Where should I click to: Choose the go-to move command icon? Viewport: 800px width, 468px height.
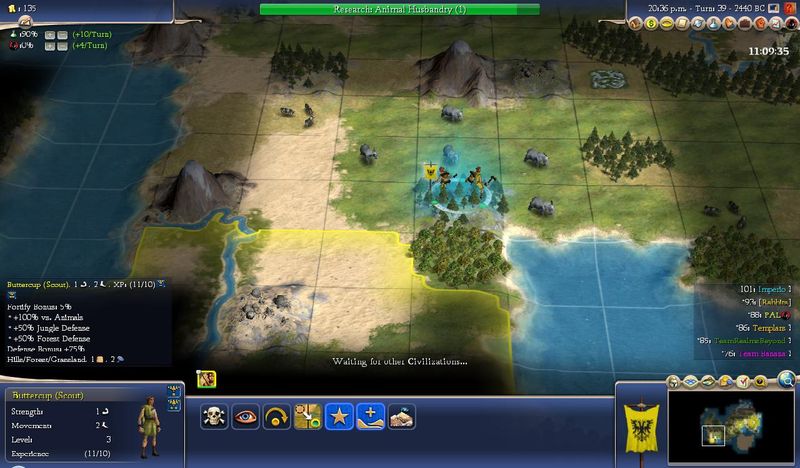coord(308,416)
